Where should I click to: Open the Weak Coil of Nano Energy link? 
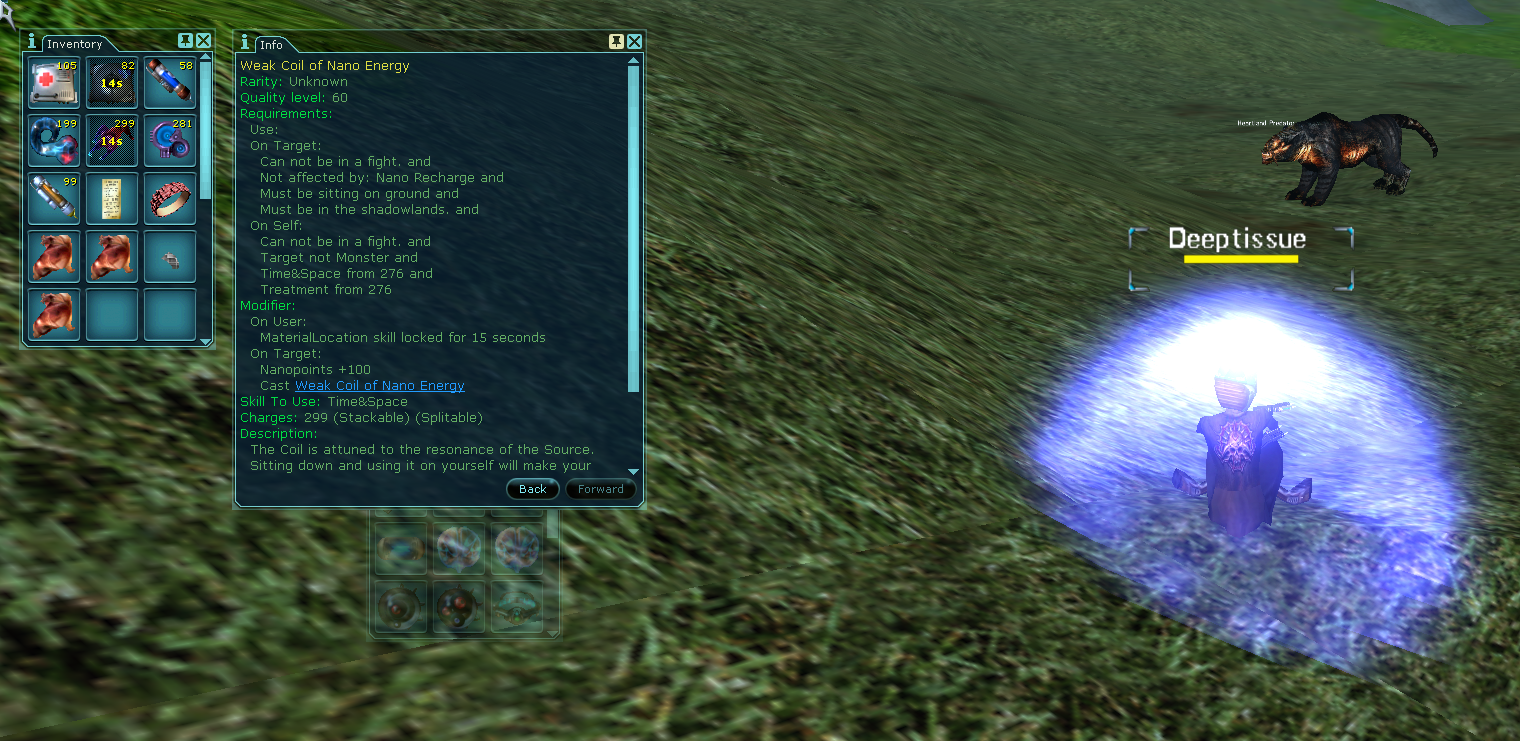pos(379,386)
